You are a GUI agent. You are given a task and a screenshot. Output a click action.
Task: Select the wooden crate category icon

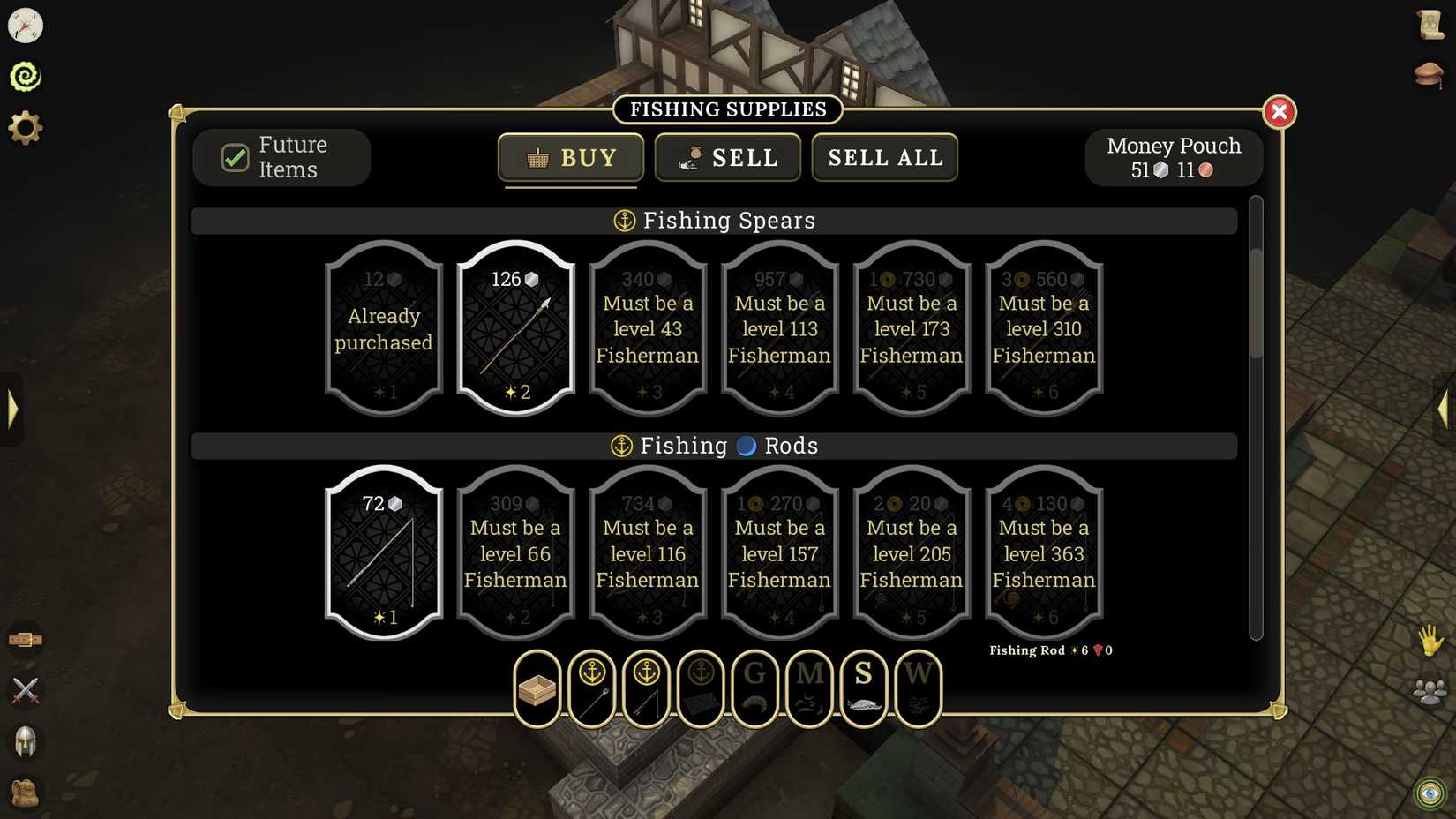(x=537, y=688)
